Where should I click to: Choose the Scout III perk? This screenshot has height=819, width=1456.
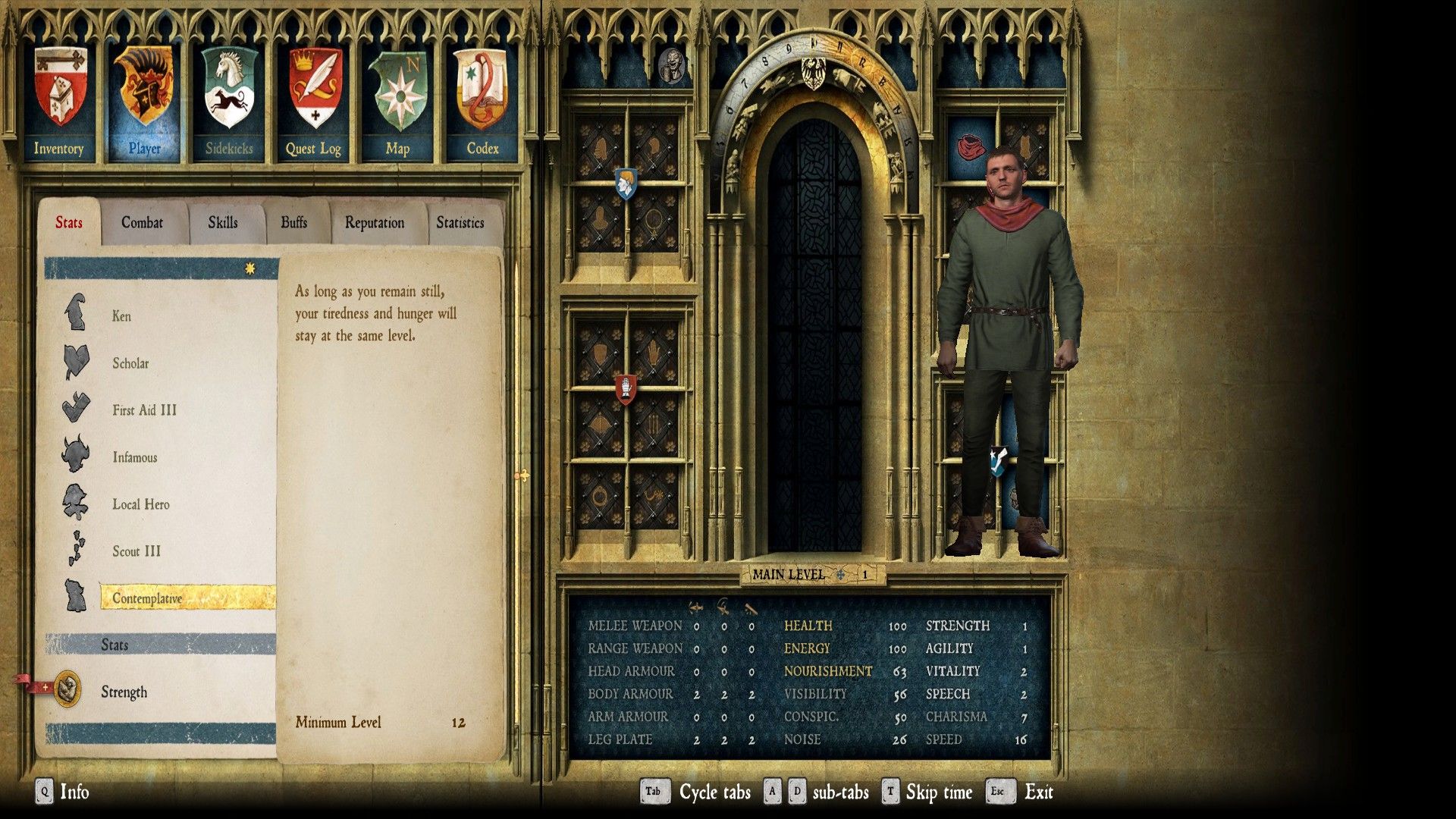coord(136,551)
